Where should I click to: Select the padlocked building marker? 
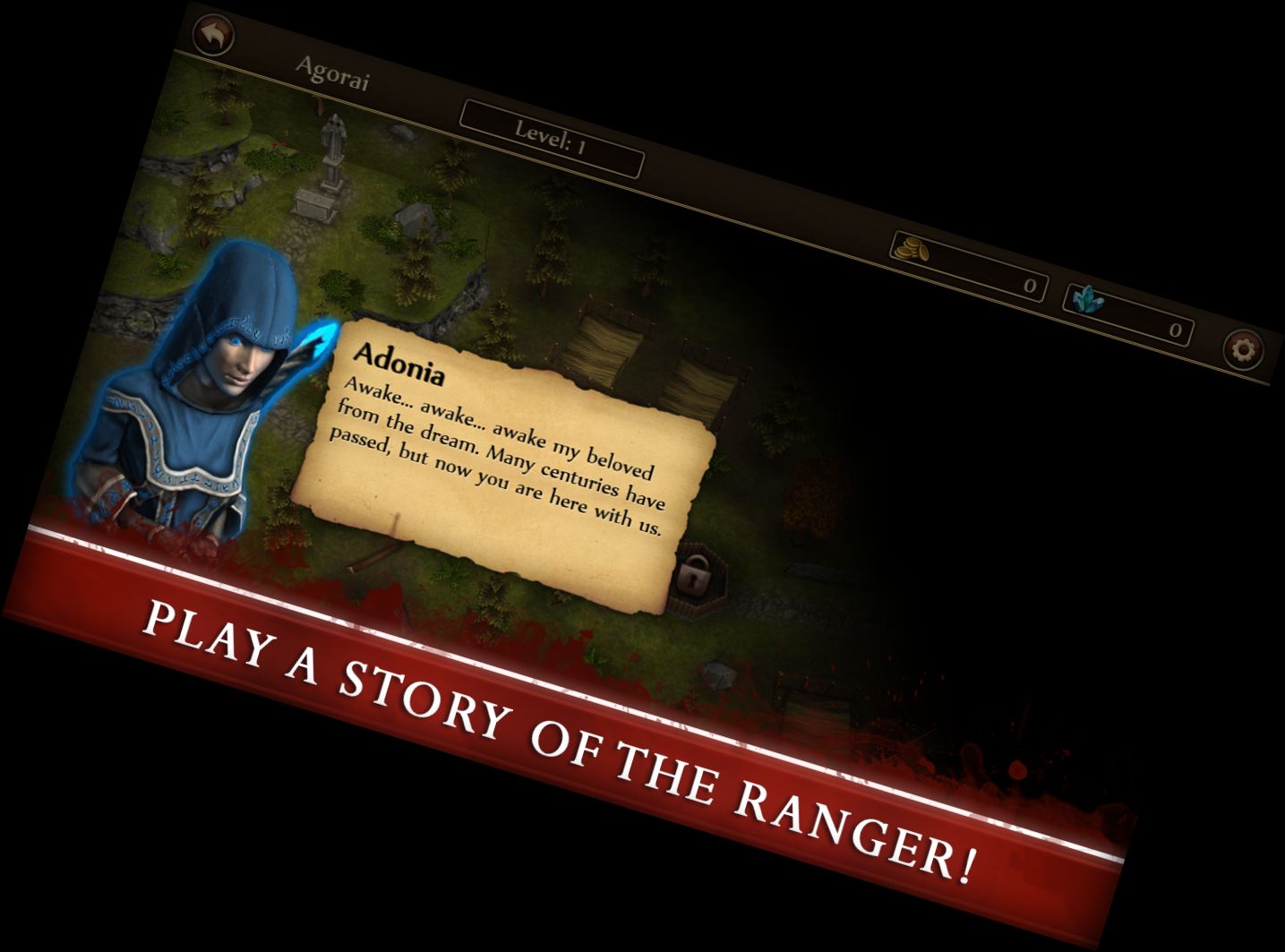[692, 572]
